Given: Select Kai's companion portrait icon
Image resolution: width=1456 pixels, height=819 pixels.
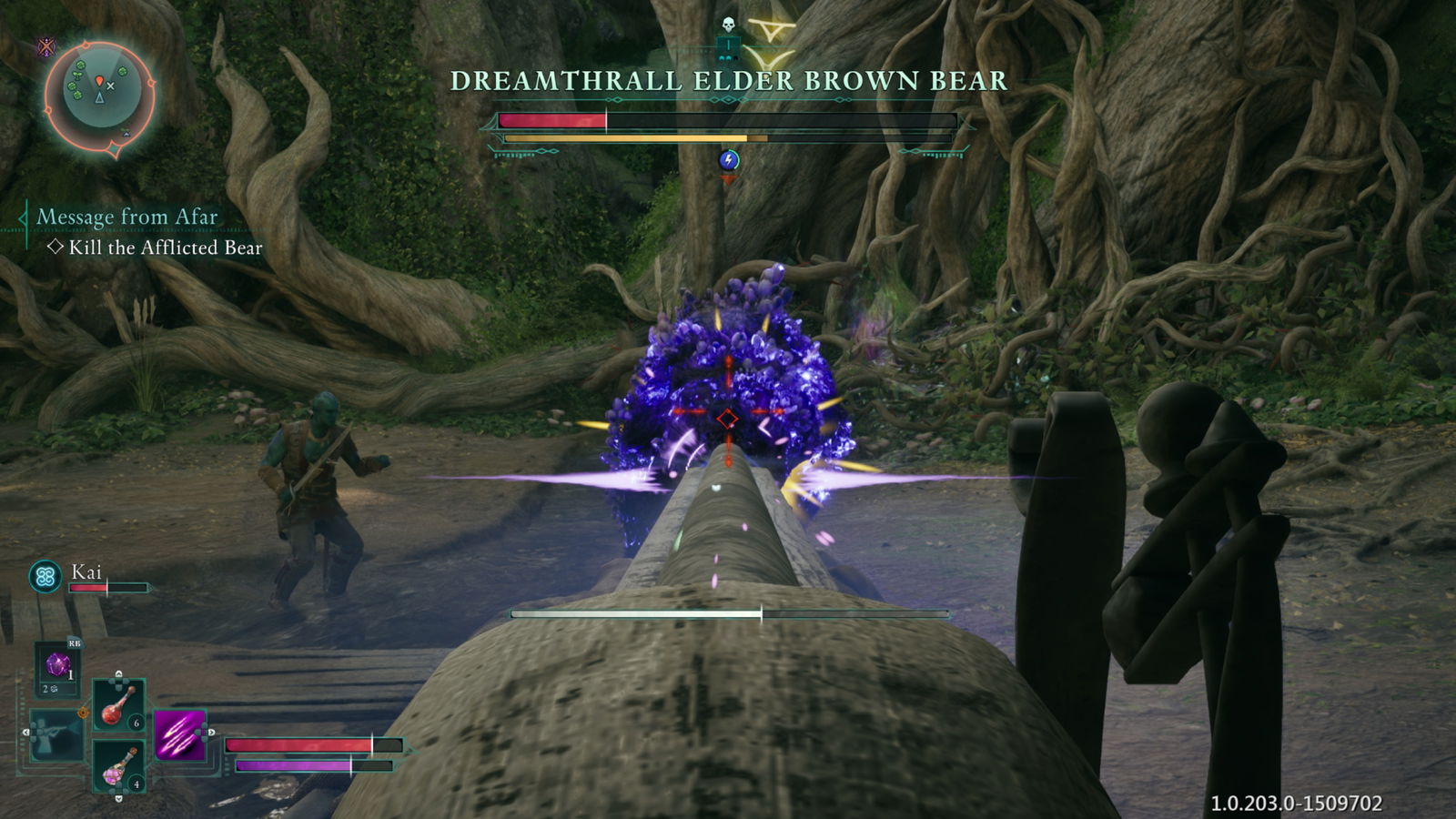Looking at the screenshot, I should click(45, 576).
